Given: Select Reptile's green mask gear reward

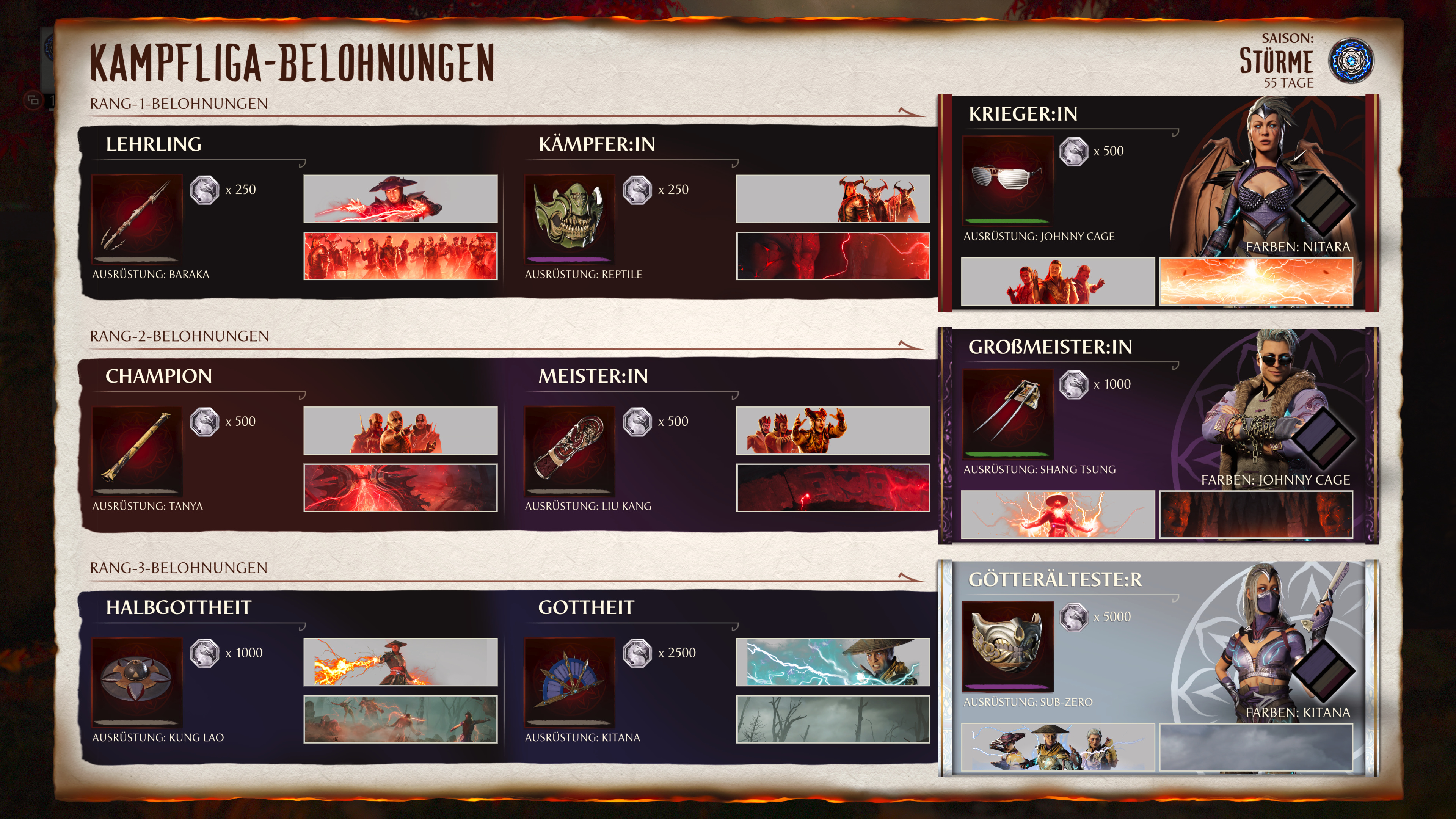Looking at the screenshot, I should tap(569, 218).
